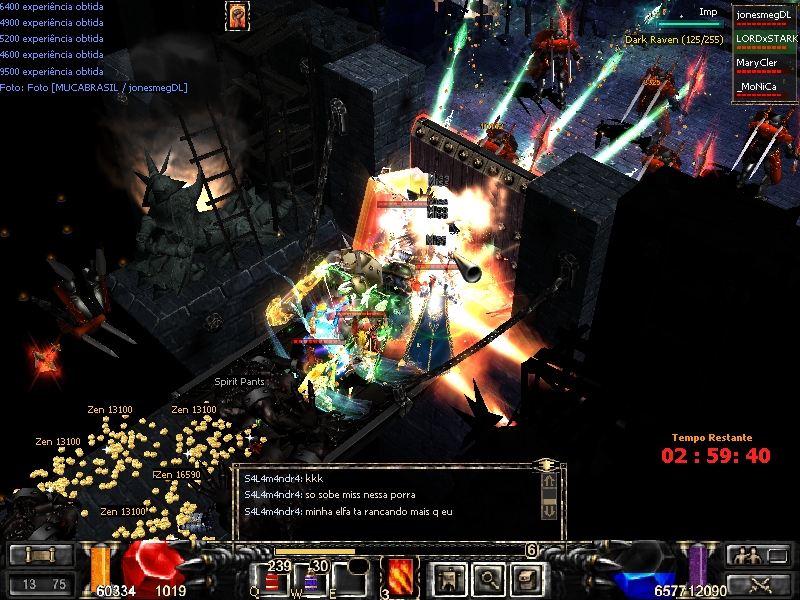Open the scroll icon button

[x=525, y=576]
